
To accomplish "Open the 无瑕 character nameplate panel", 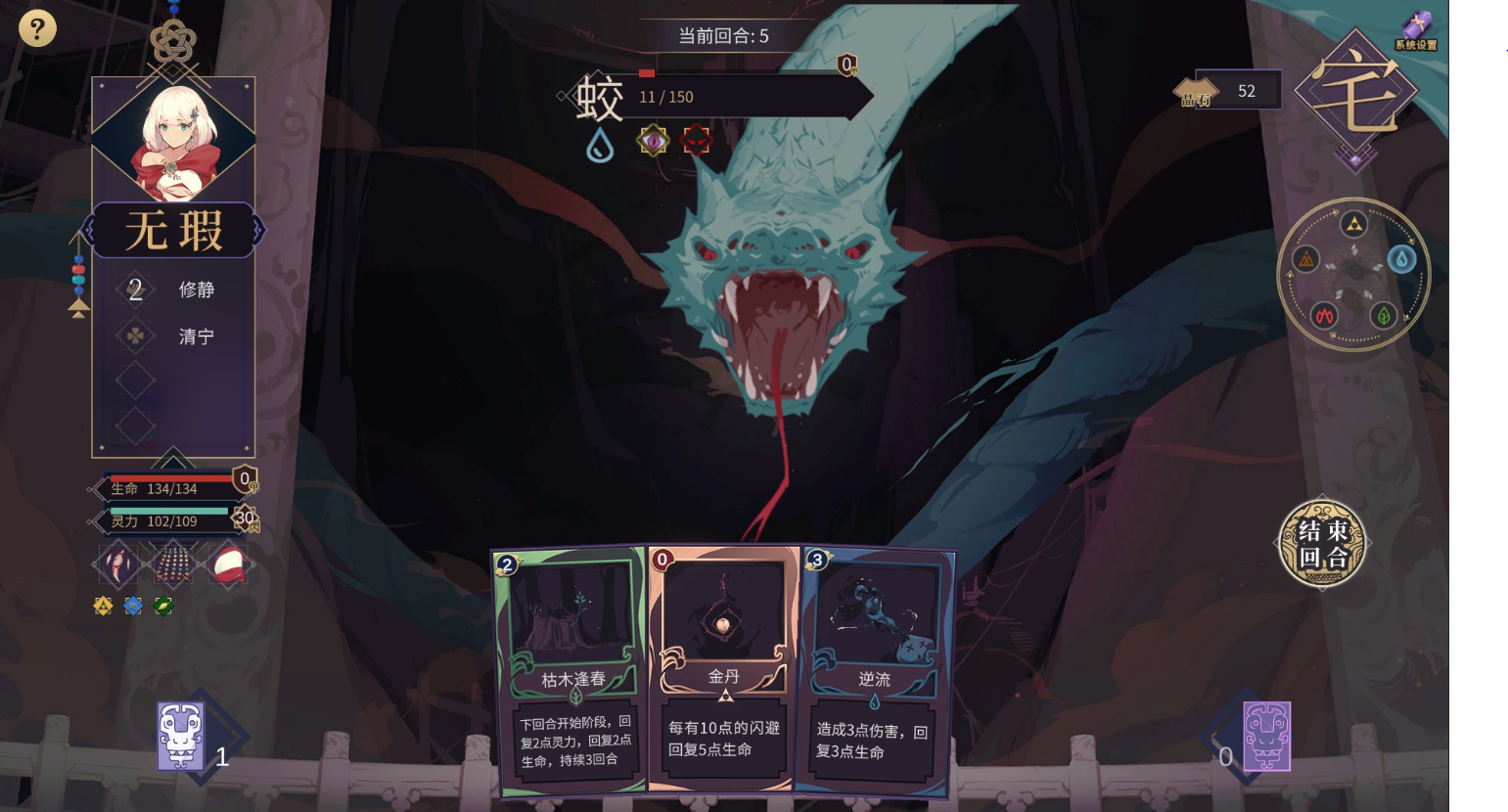I will tap(174, 231).
